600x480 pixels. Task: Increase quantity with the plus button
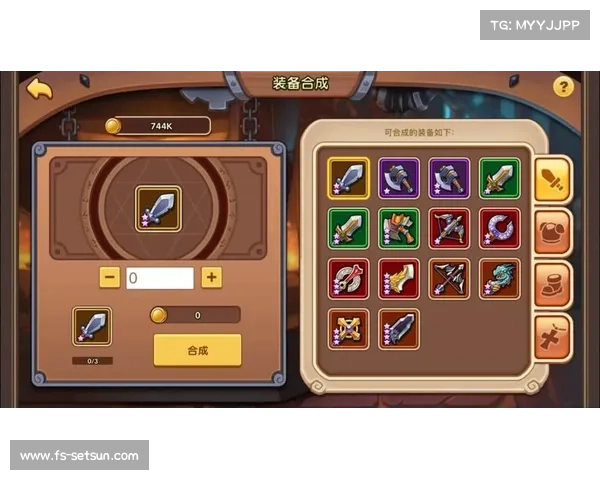[211, 278]
